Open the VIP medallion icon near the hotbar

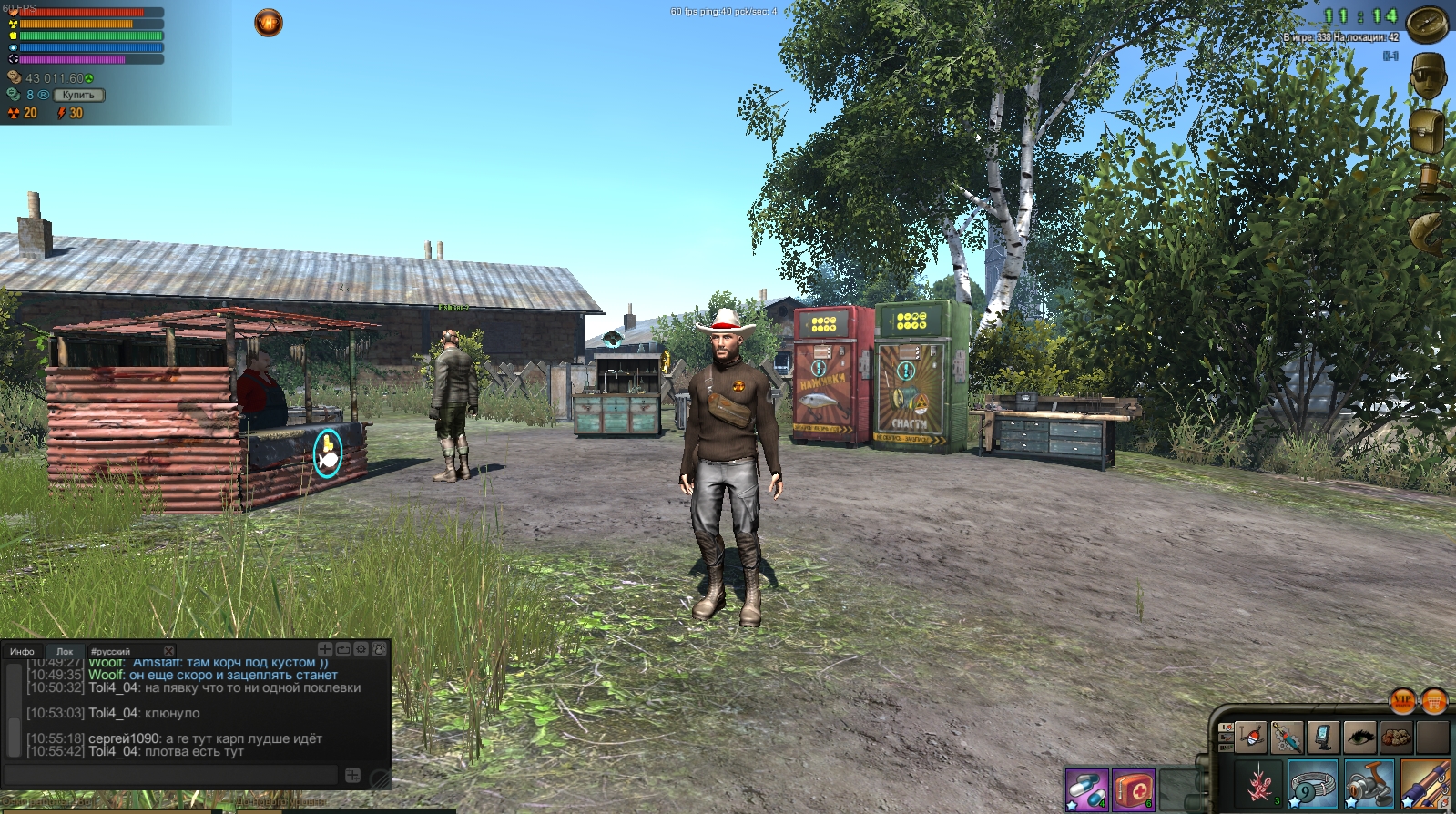1403,702
